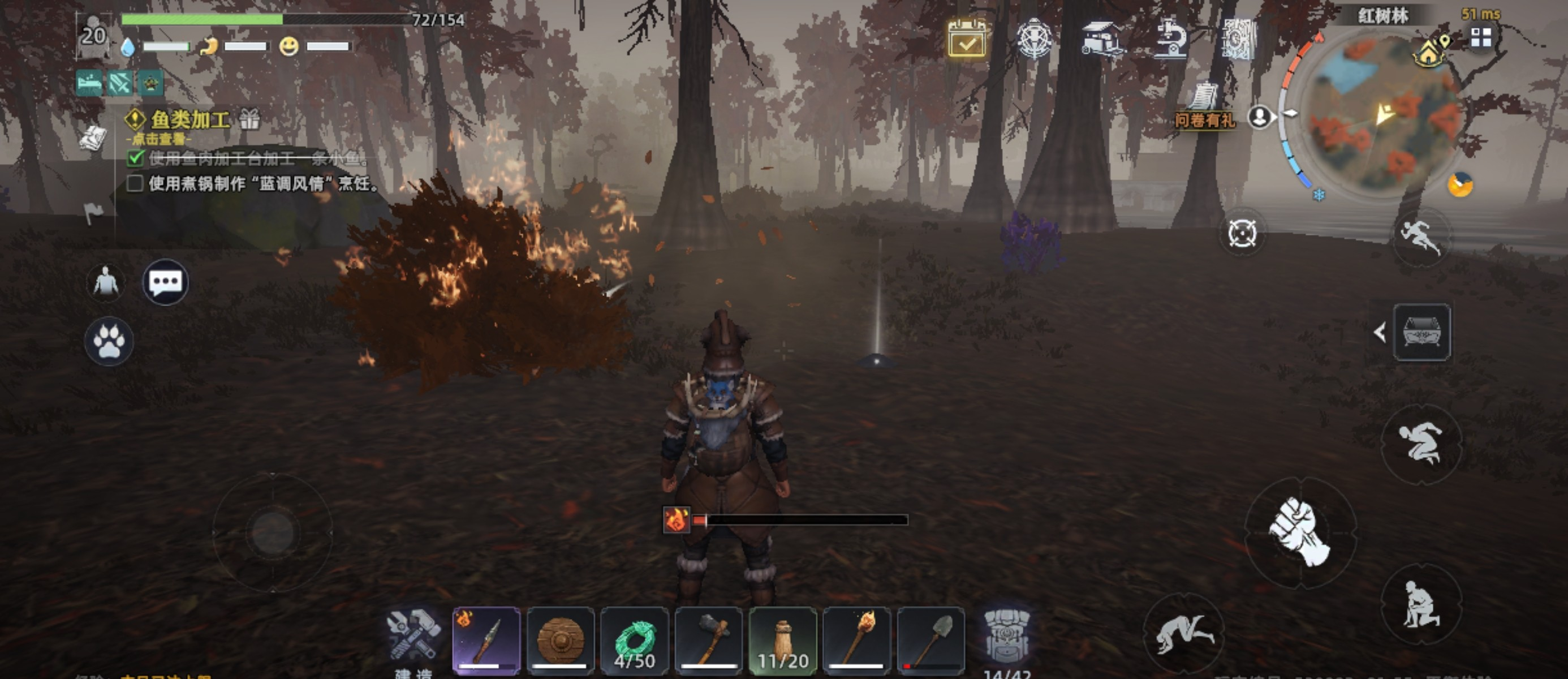Image resolution: width=1568 pixels, height=679 pixels.
Task: Open the chest inventory panel
Action: coord(1421,333)
